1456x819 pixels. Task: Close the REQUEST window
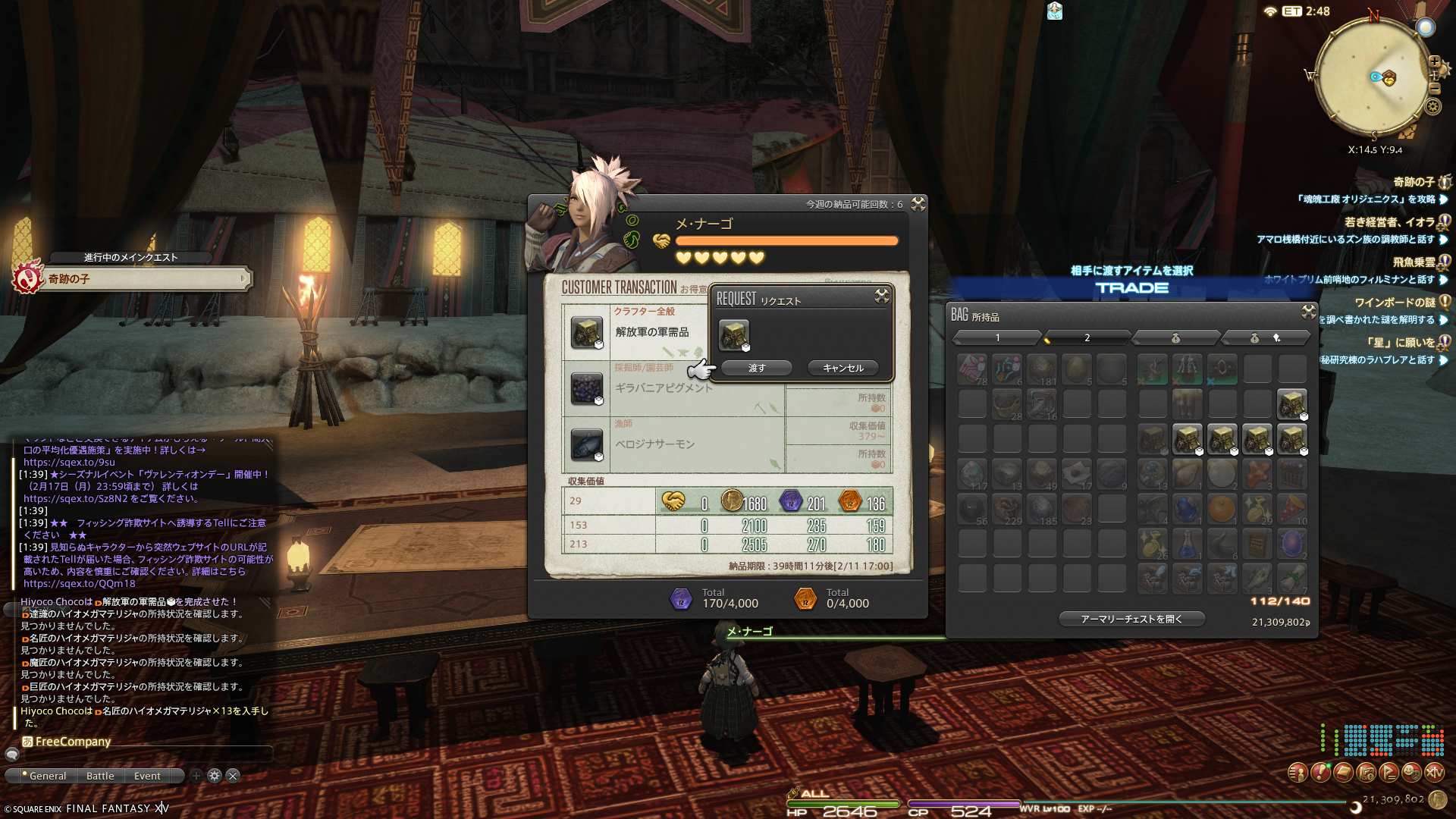[882, 296]
